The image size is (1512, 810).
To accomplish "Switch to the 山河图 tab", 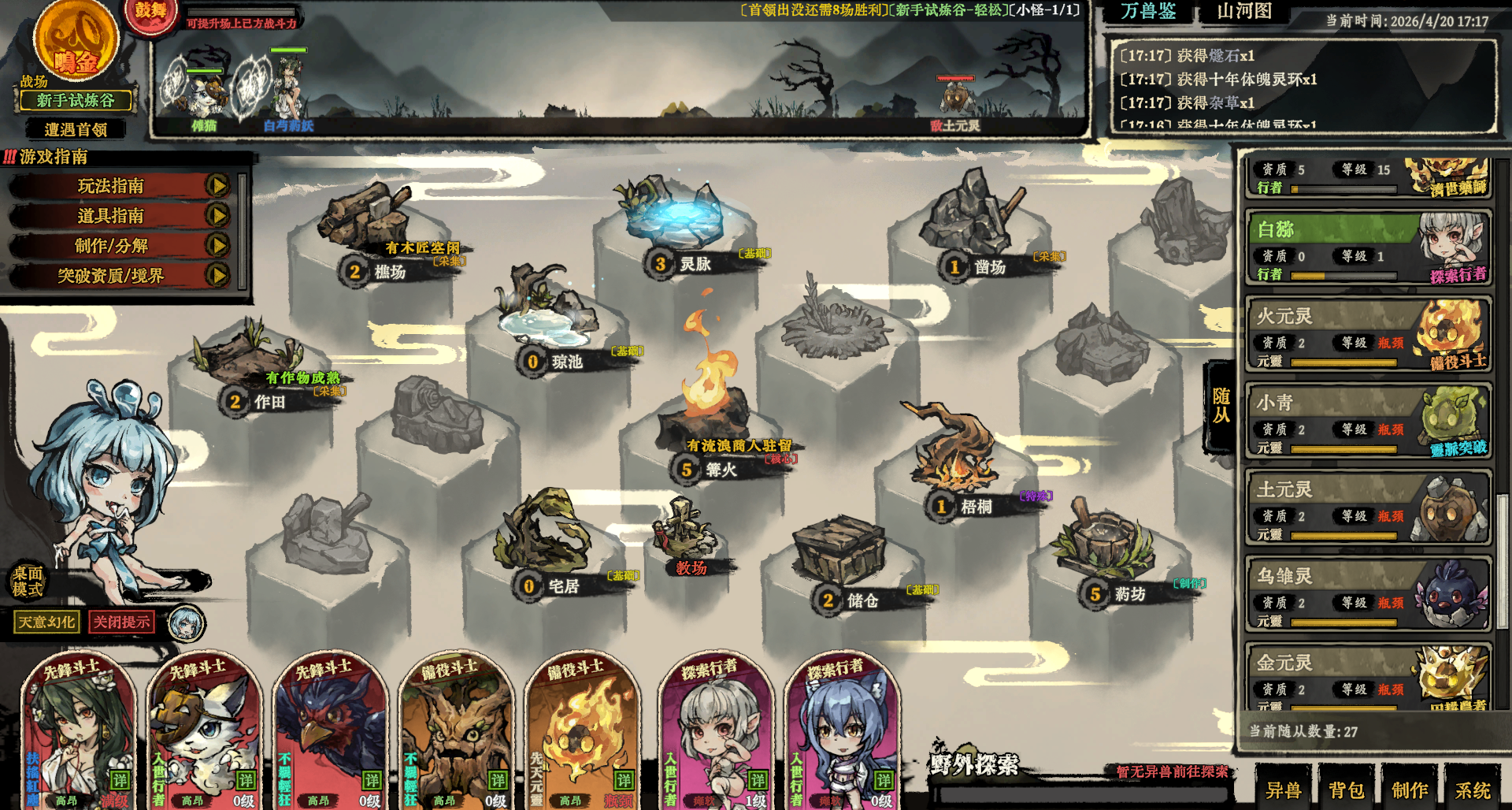I will click(1244, 11).
